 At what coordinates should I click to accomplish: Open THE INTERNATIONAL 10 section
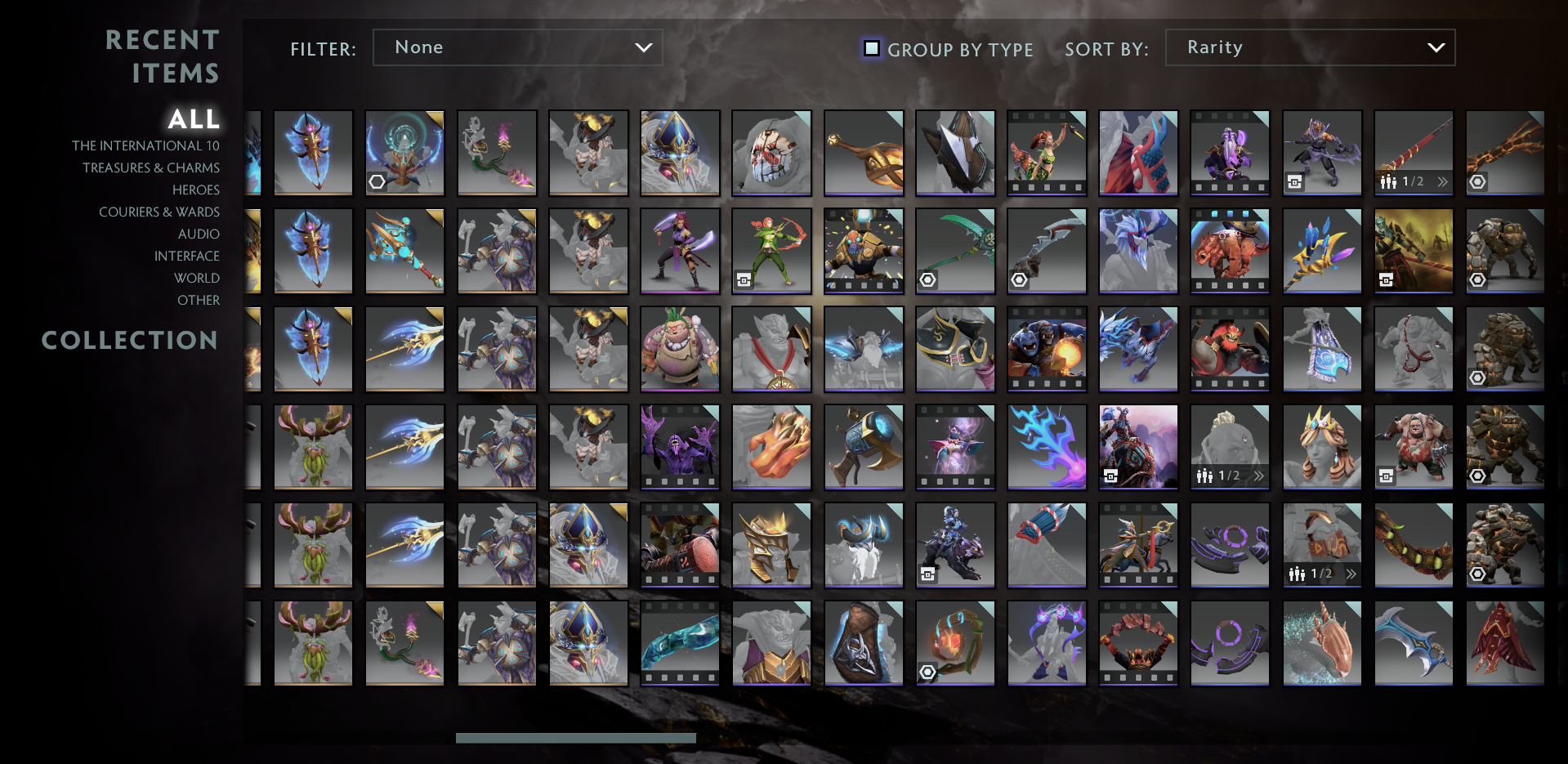(x=145, y=145)
